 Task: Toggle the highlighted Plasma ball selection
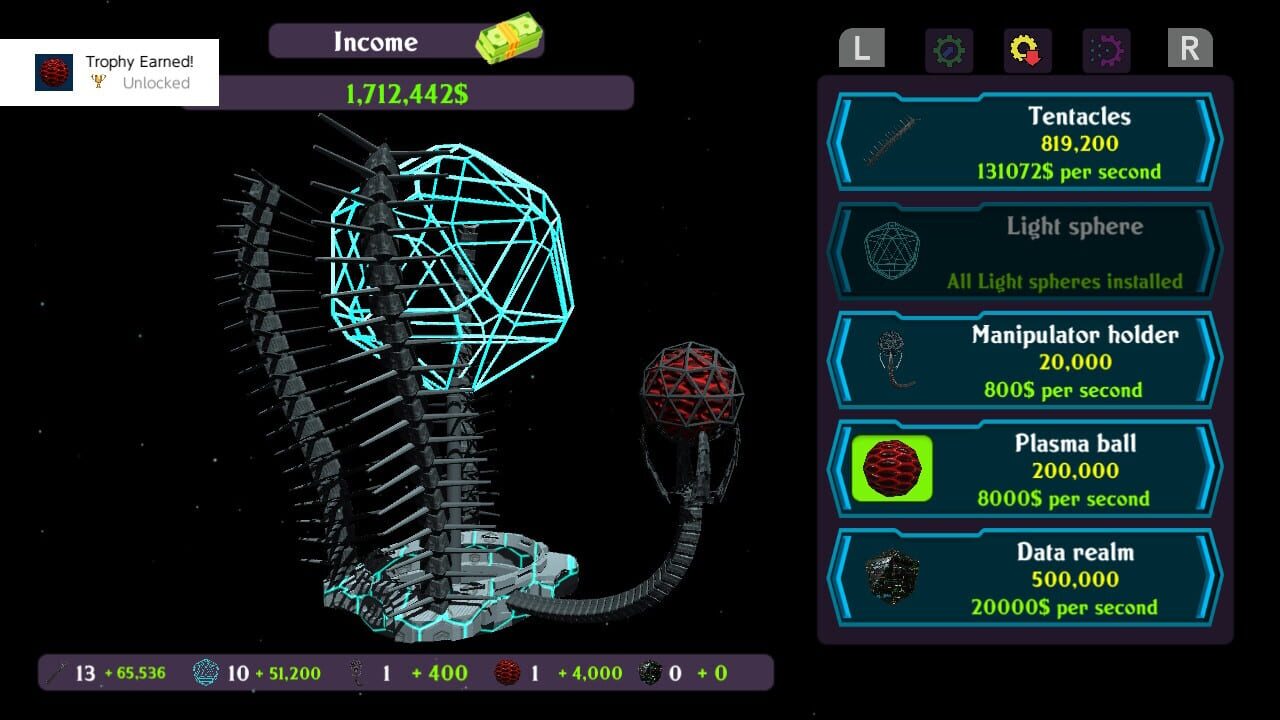[x=891, y=468]
